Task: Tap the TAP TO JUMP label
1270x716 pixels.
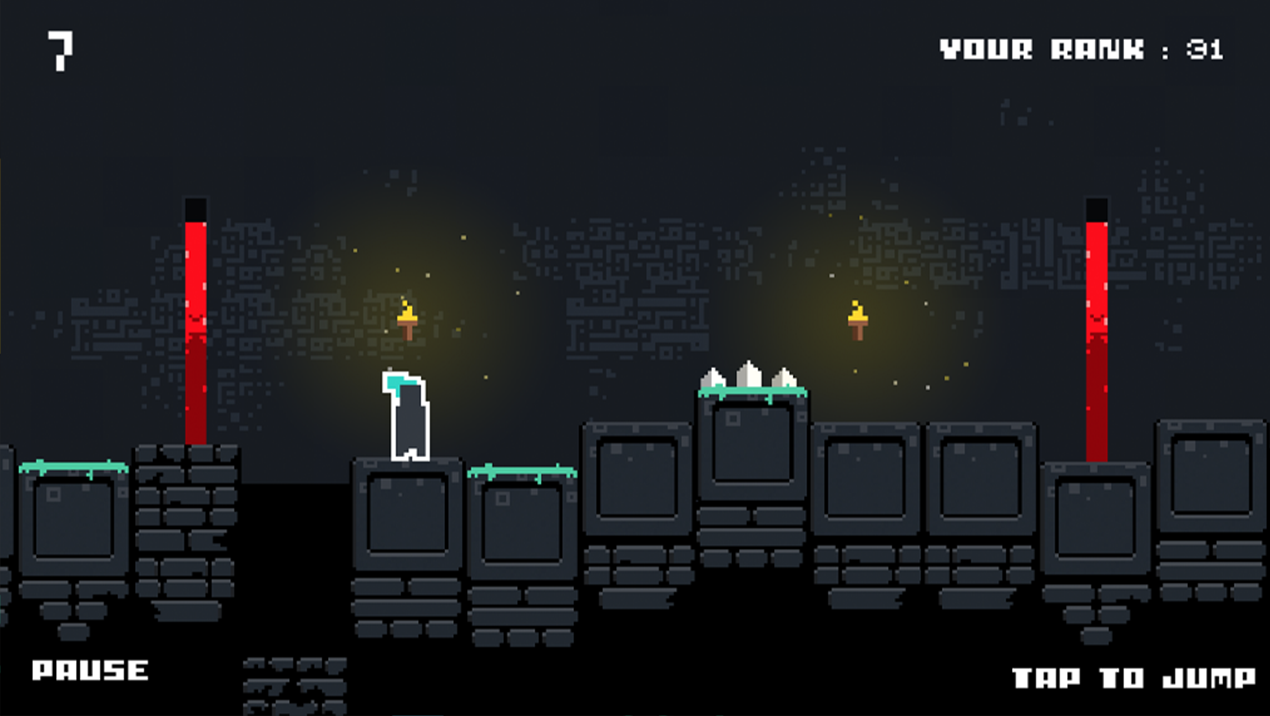Action: pyautogui.click(x=1134, y=678)
